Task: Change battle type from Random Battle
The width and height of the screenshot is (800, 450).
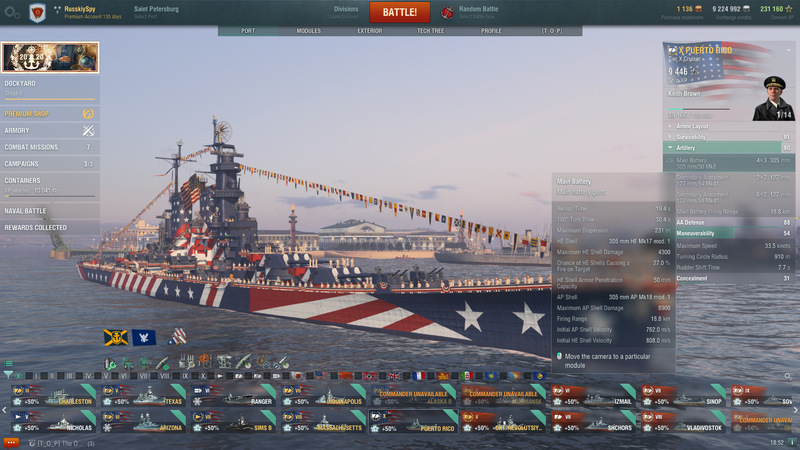Action: 480,12
